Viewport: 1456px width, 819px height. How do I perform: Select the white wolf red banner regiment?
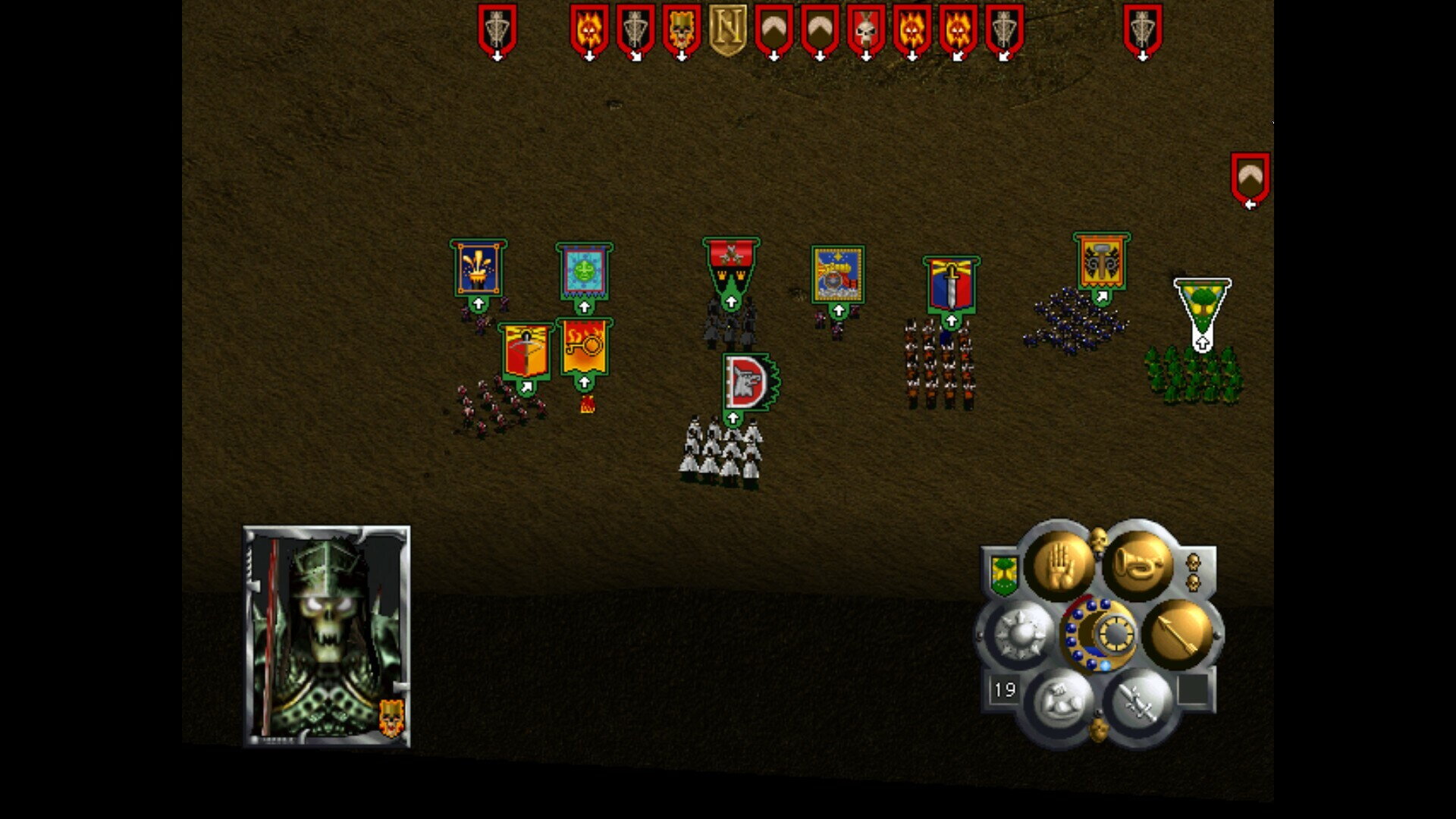748,381
